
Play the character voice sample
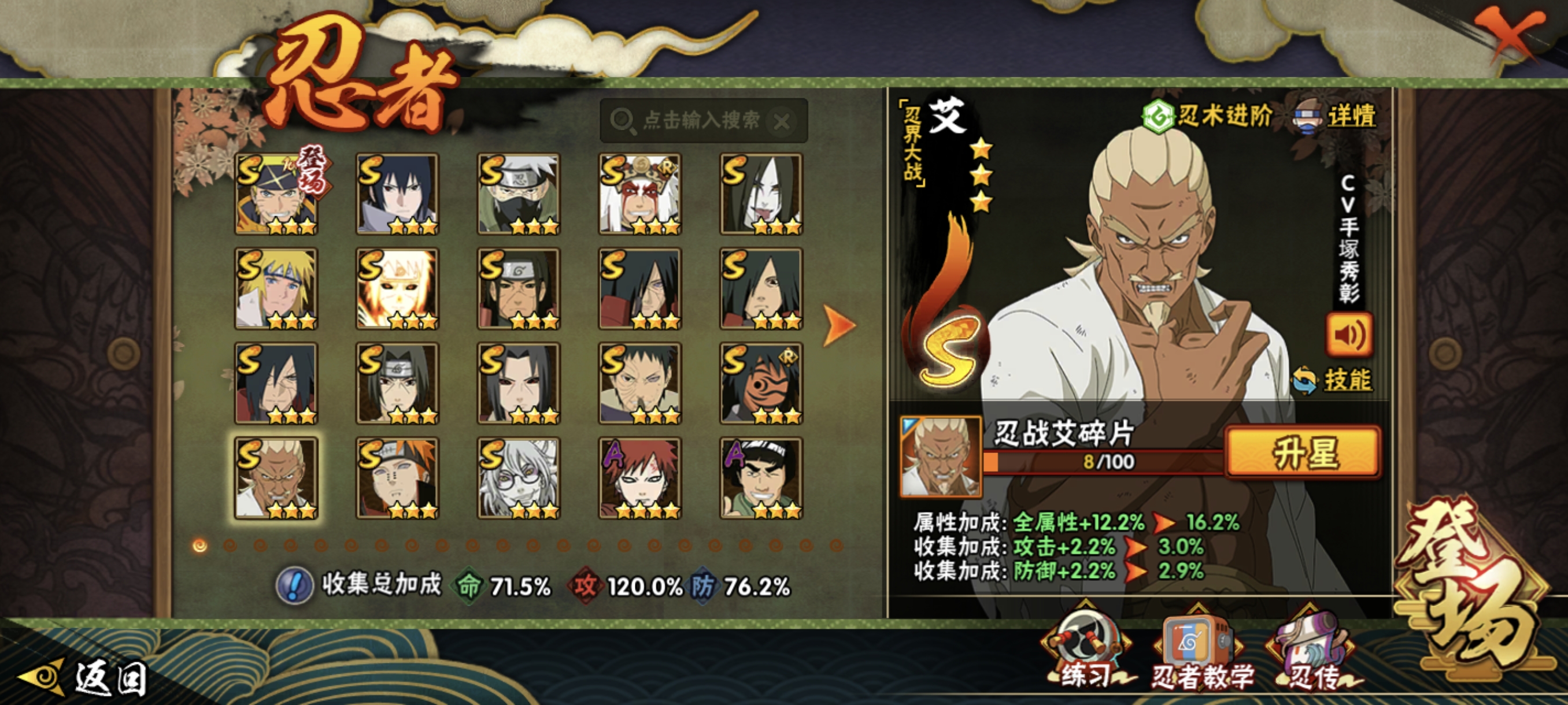point(1349,335)
